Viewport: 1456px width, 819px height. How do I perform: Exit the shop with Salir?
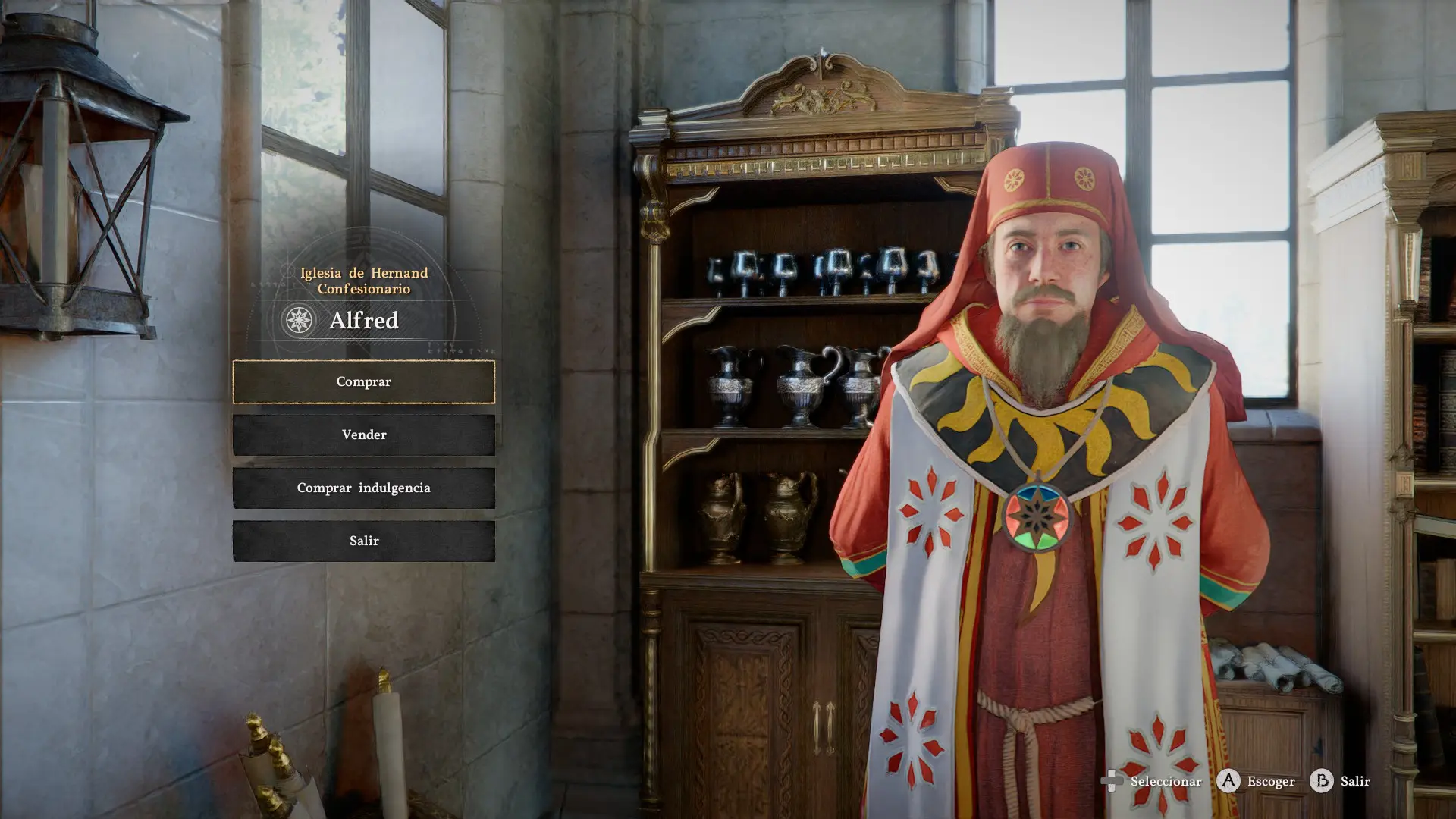pos(363,541)
